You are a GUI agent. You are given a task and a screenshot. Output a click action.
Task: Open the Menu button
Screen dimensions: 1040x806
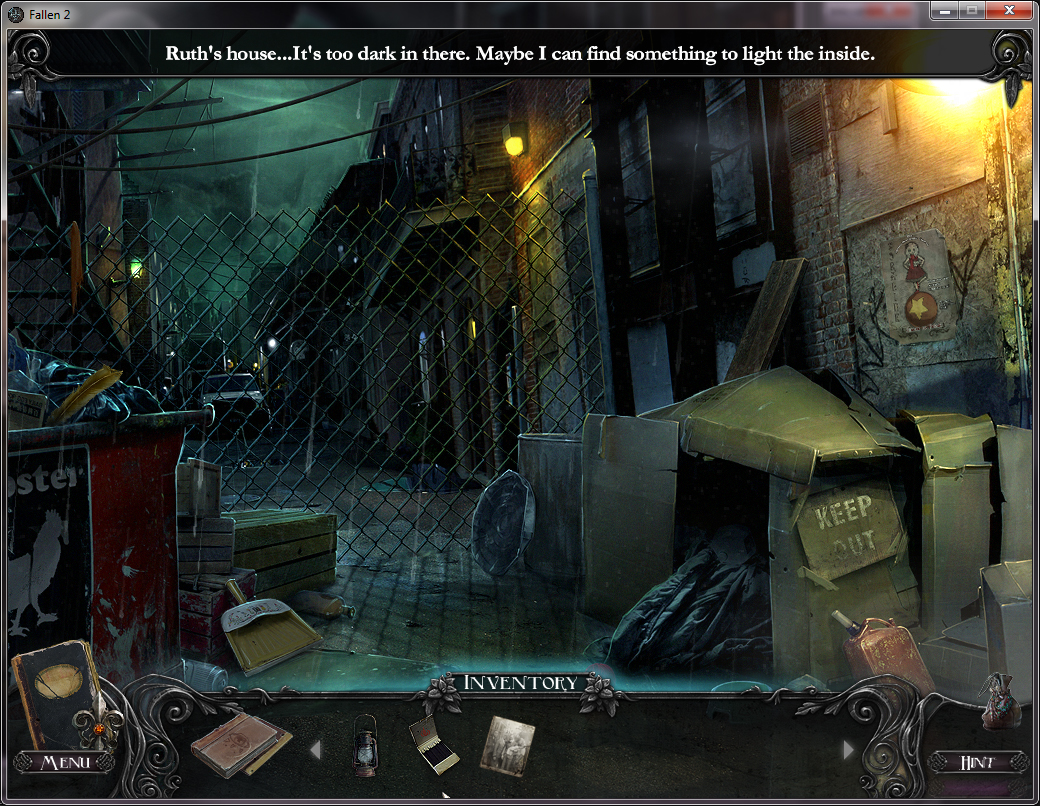coord(65,762)
